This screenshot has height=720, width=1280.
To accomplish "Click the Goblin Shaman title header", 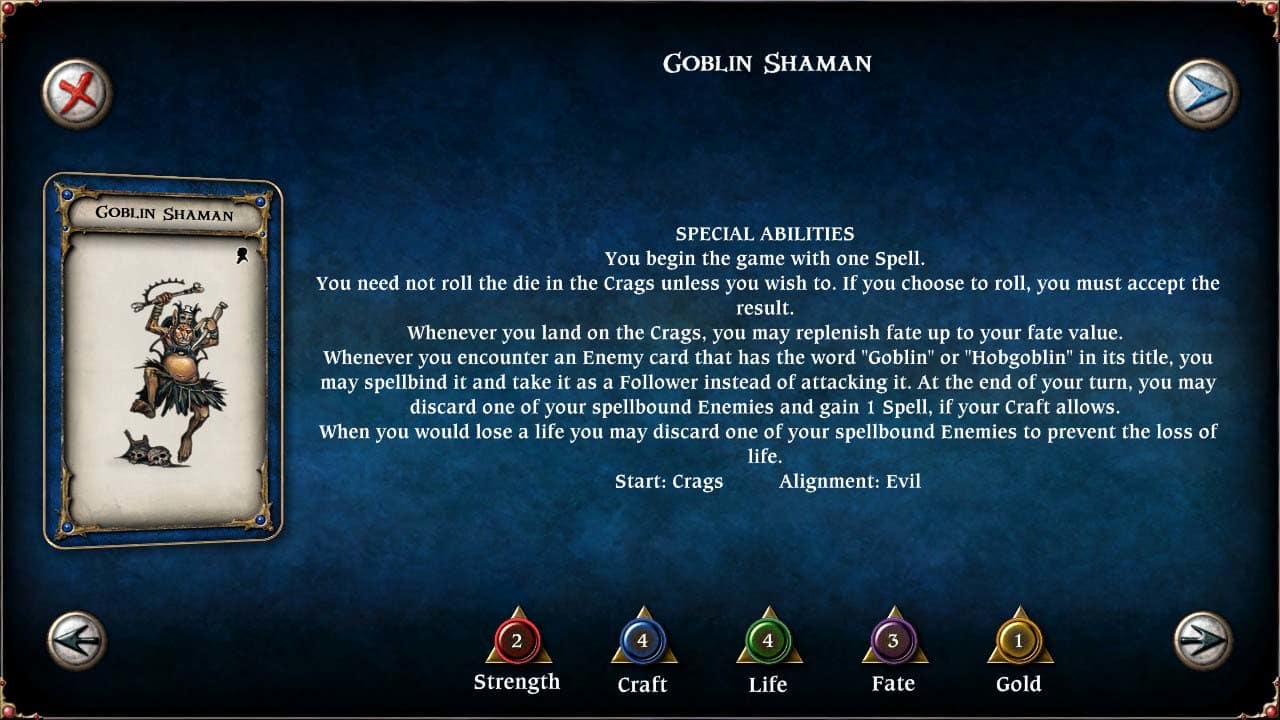I will tap(766, 63).
